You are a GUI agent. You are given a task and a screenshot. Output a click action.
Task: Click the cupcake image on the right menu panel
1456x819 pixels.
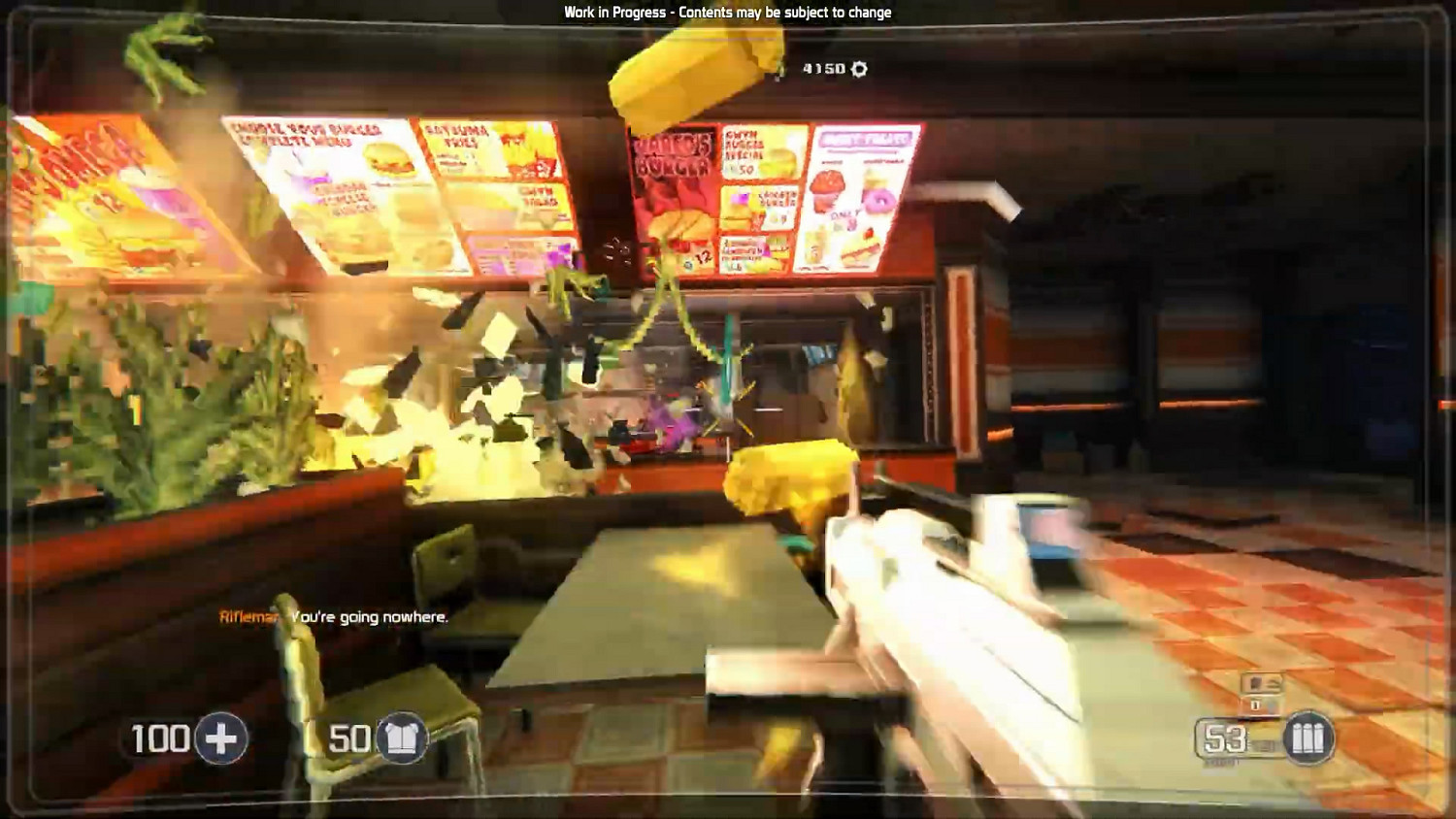[x=827, y=192]
